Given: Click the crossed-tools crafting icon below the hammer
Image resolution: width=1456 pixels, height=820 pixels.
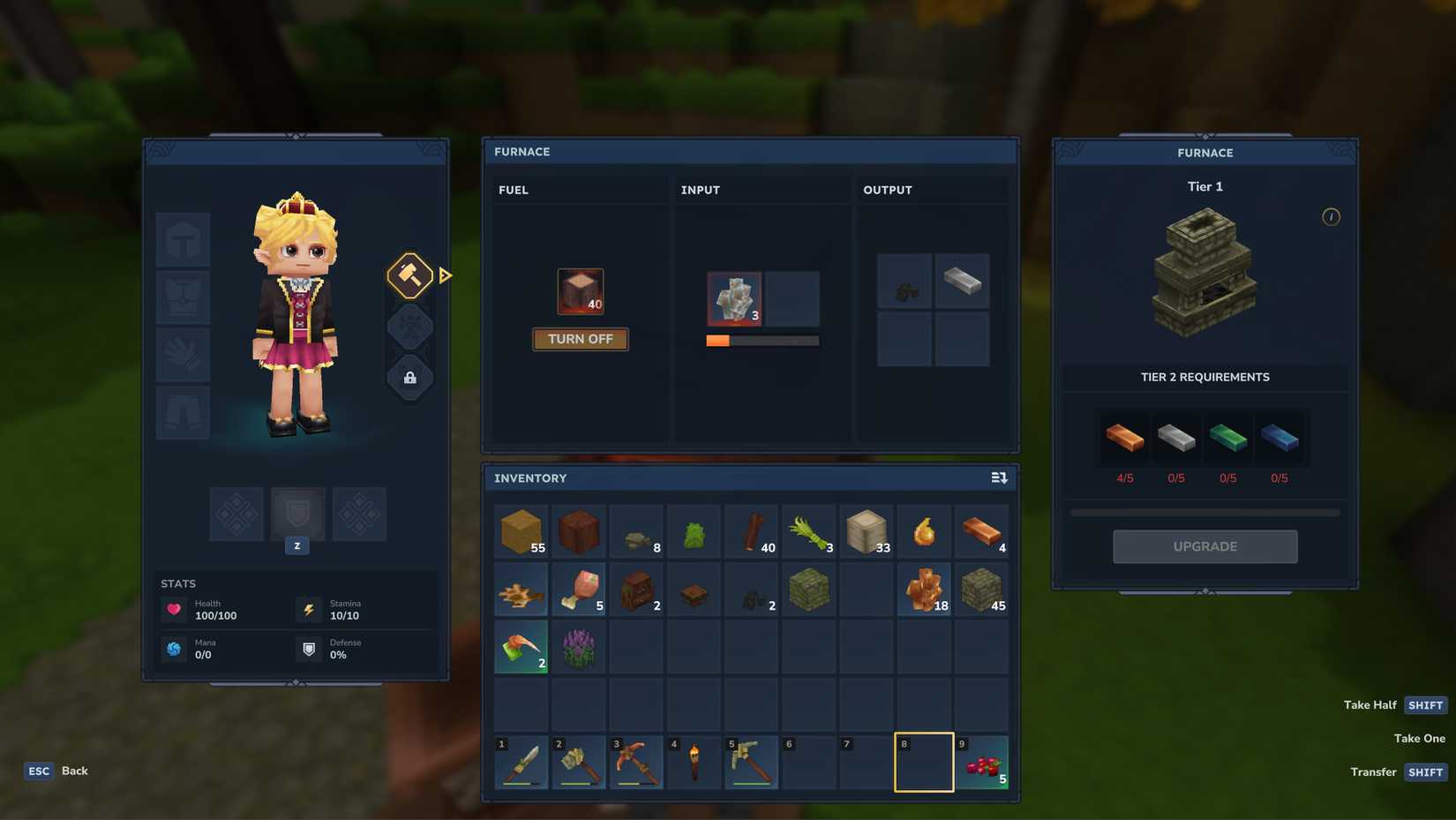Looking at the screenshot, I should [409, 326].
